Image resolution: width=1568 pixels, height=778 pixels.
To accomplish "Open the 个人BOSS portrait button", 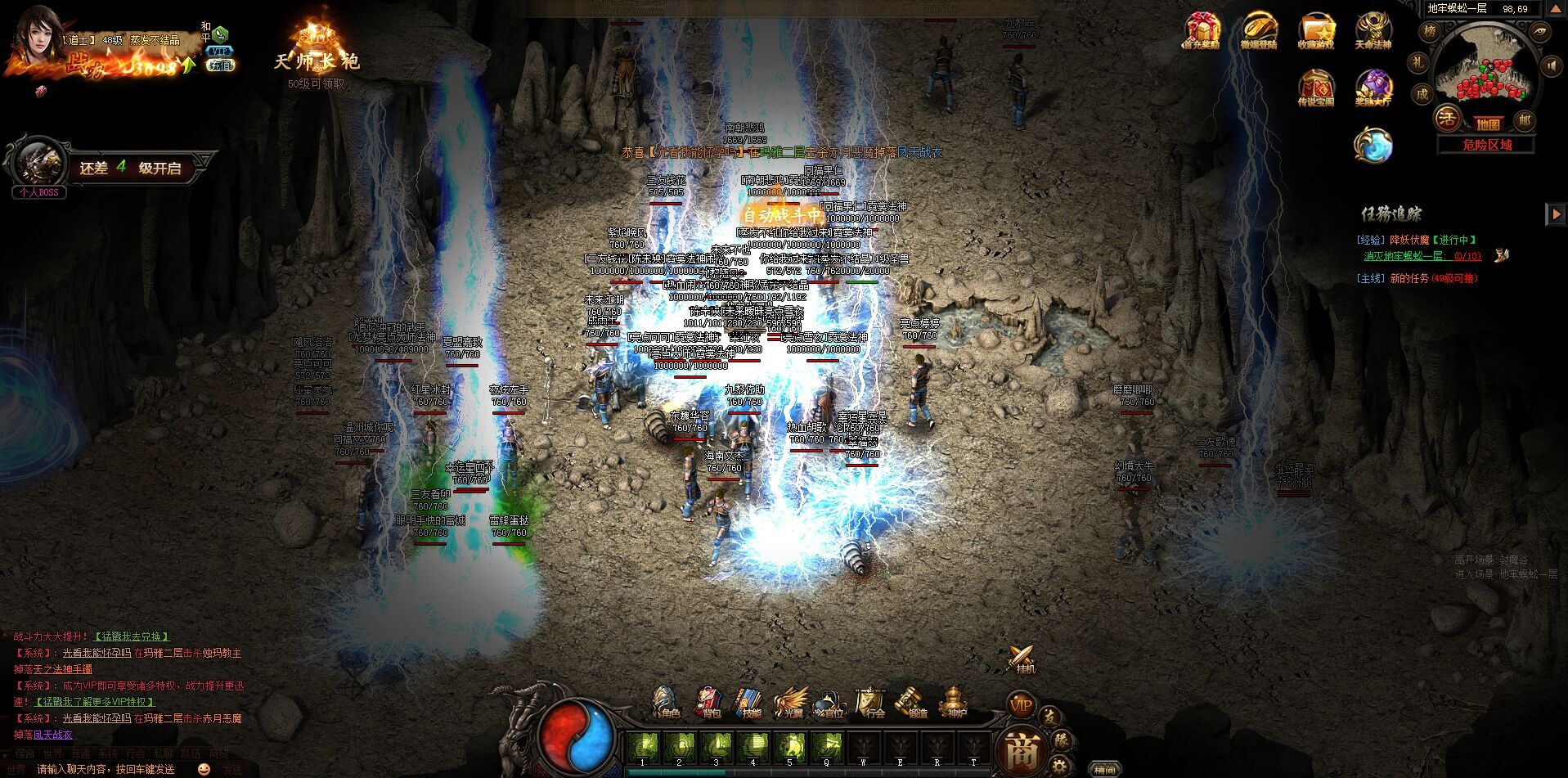I will 39,166.
